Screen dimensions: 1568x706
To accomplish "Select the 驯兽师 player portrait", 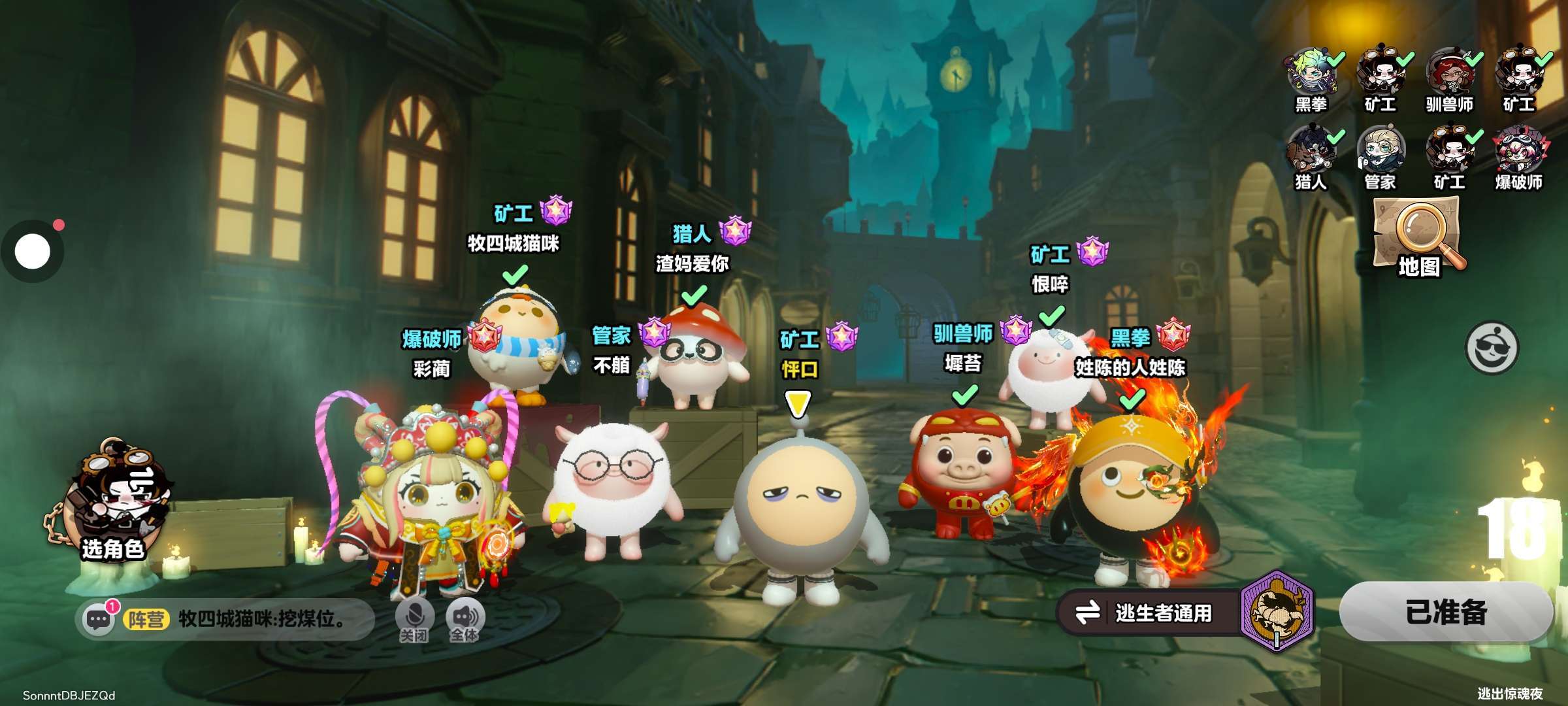I will (1449, 72).
